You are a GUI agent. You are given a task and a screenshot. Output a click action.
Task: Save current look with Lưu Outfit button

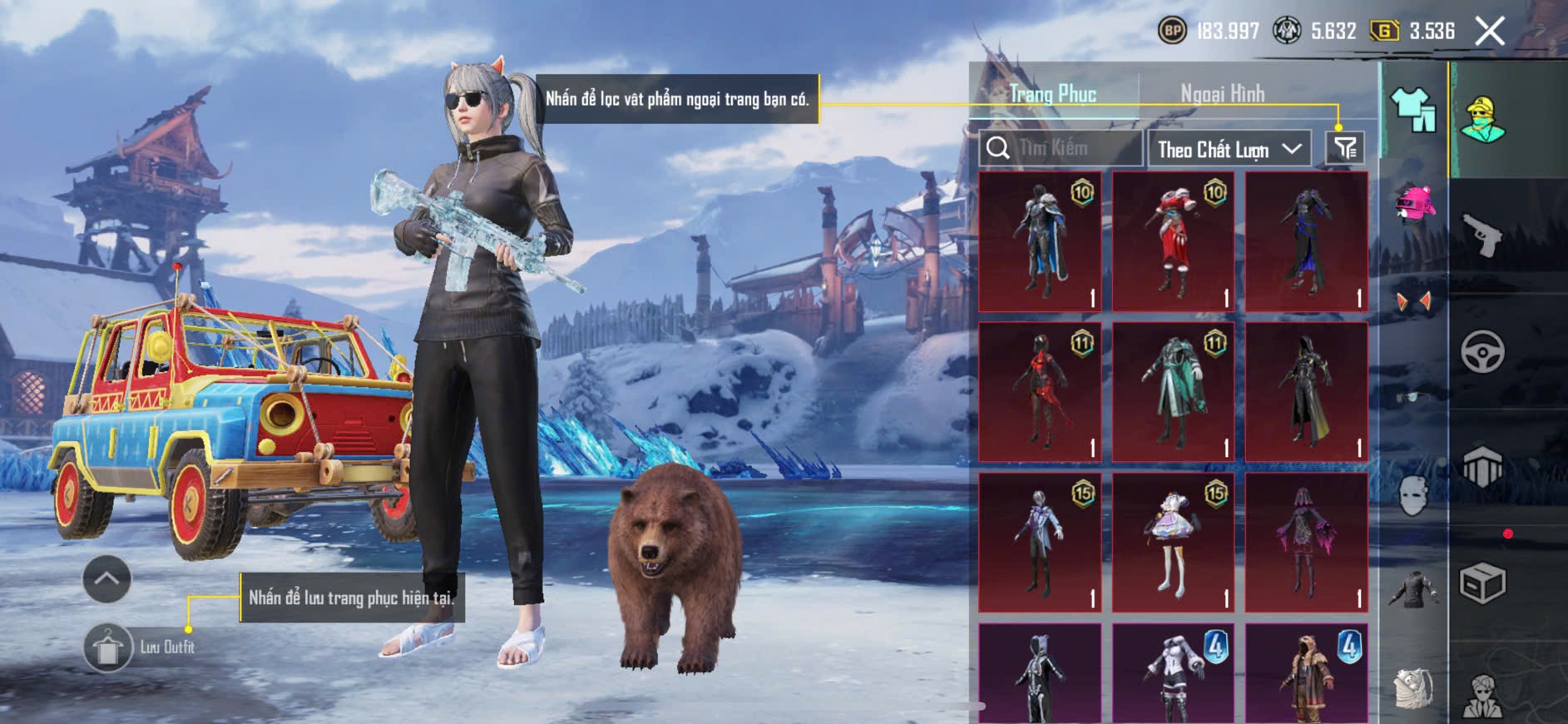pos(108,647)
